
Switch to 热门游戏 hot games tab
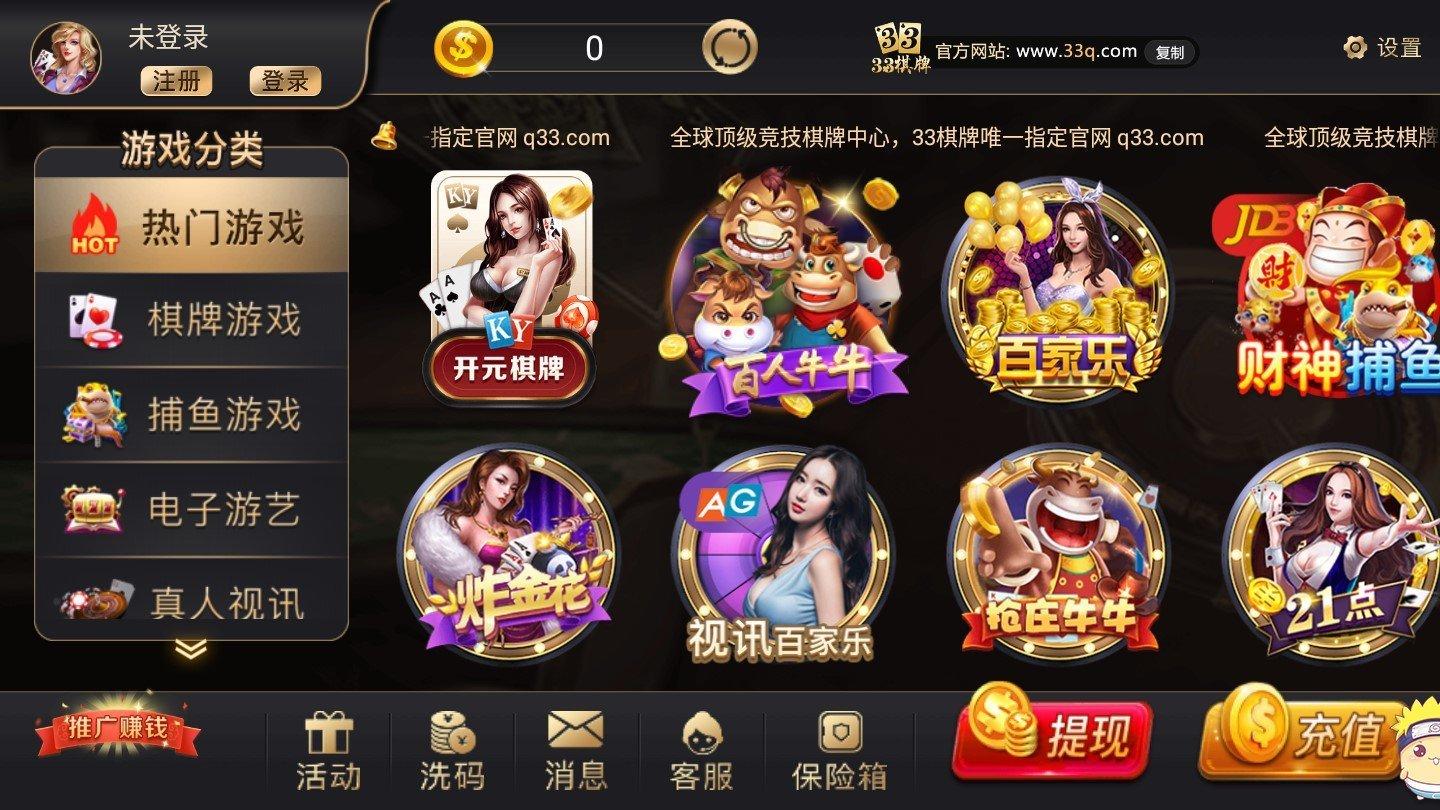(190, 227)
